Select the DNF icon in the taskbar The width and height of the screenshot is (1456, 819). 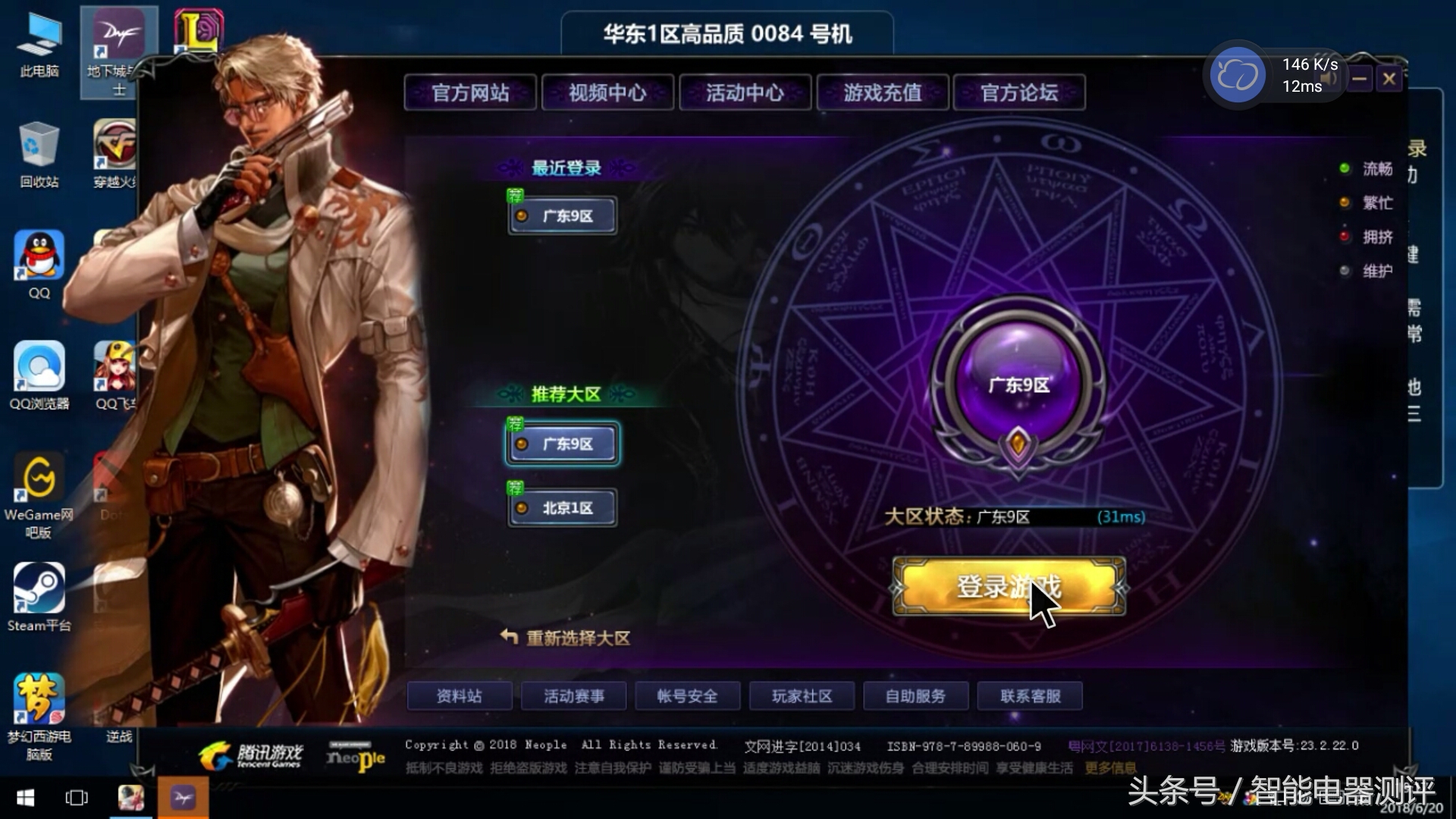182,798
